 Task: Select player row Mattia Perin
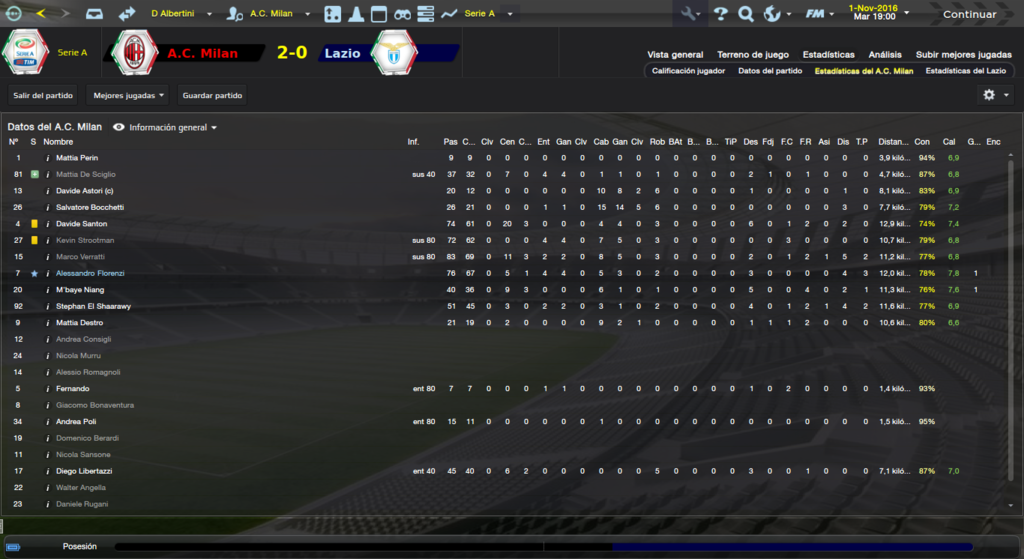pos(77,158)
